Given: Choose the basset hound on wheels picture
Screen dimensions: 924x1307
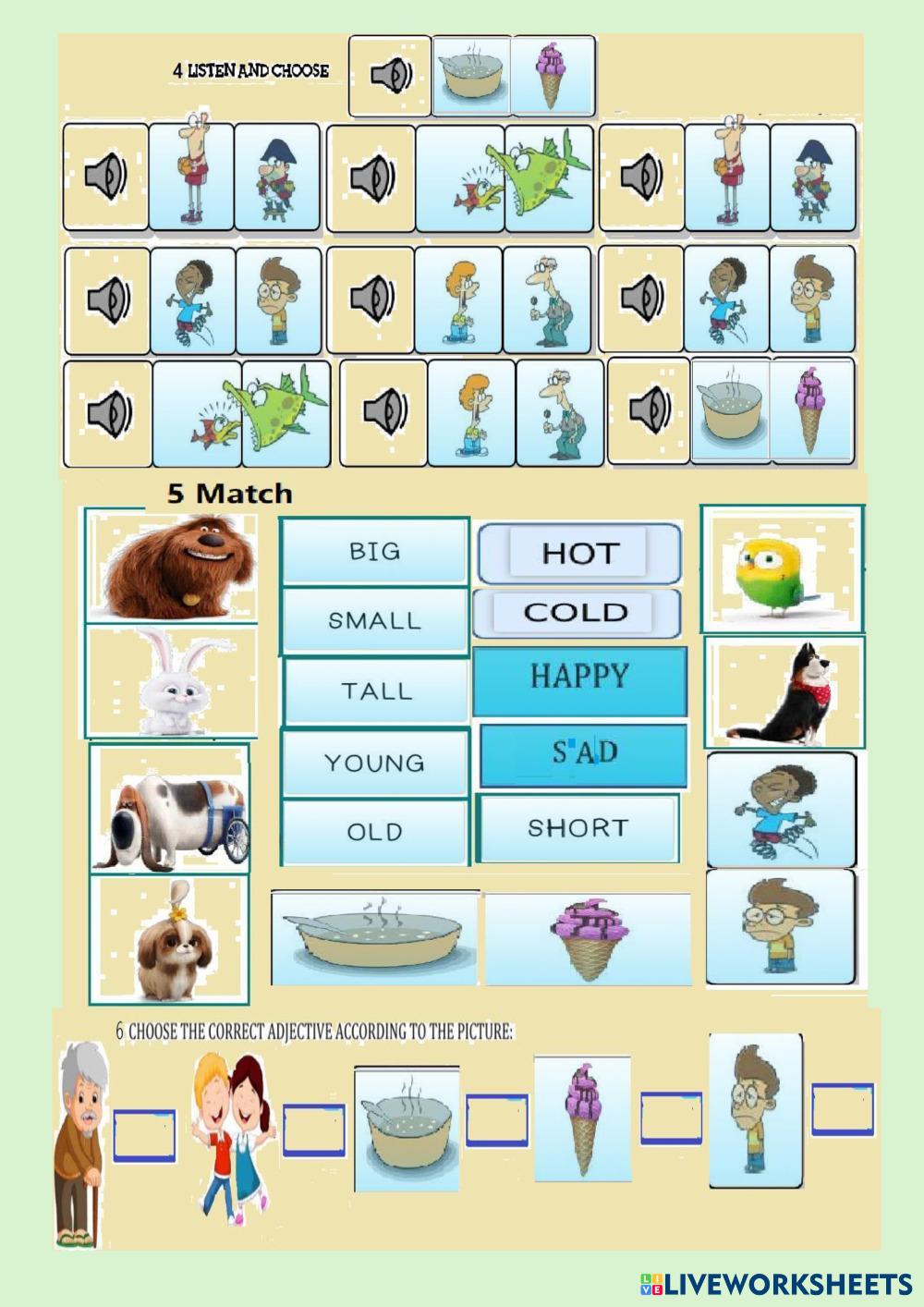Looking at the screenshot, I should click(170, 807).
